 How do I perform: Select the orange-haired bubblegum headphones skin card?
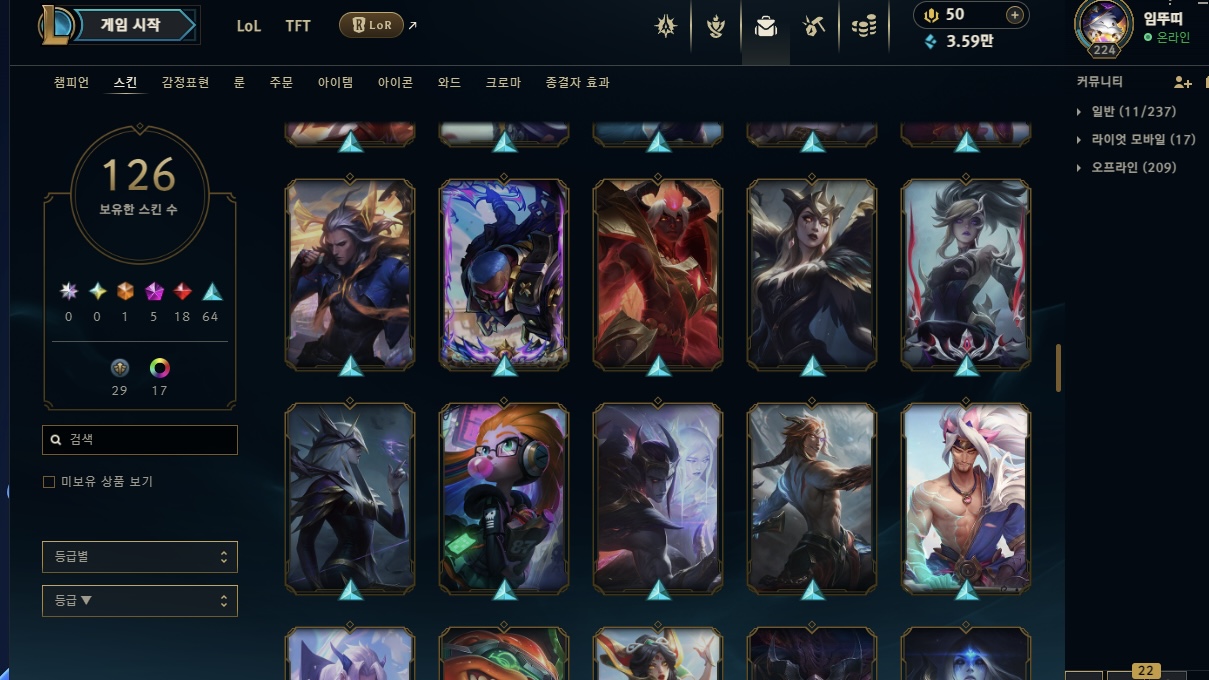[504, 497]
